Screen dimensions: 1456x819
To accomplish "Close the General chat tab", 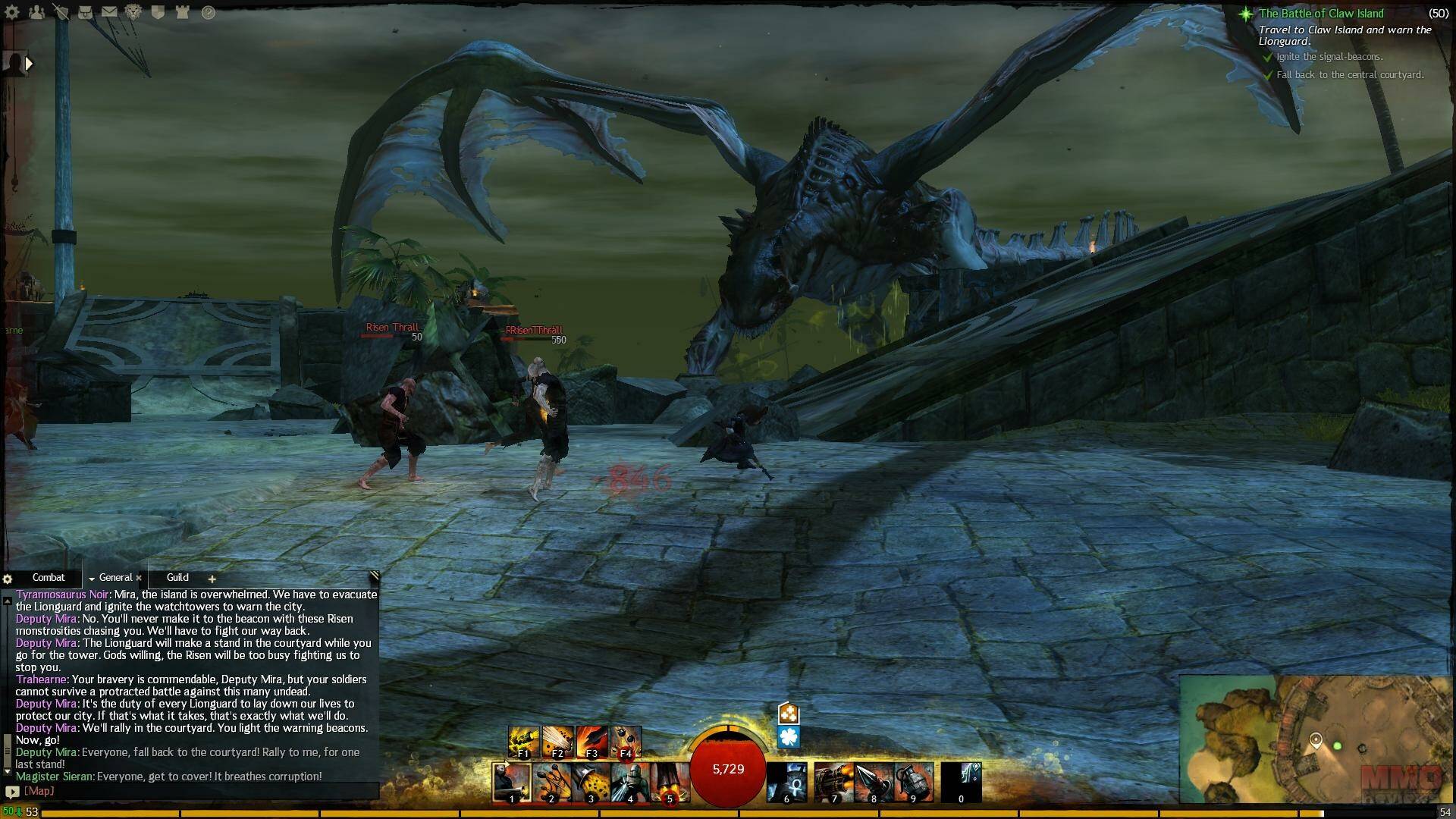I will click(x=139, y=578).
